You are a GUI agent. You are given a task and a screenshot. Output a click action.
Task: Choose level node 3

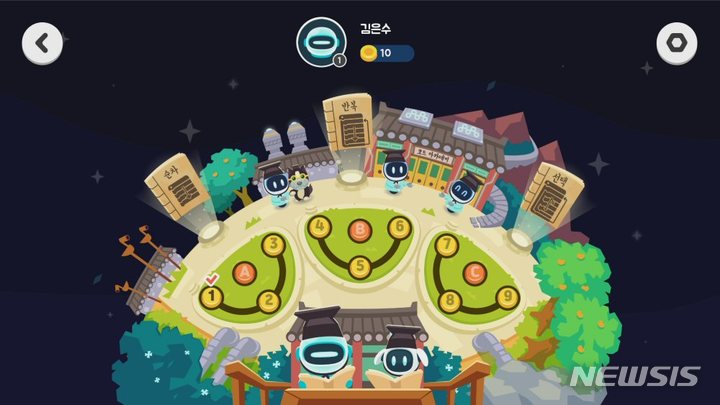[272, 244]
